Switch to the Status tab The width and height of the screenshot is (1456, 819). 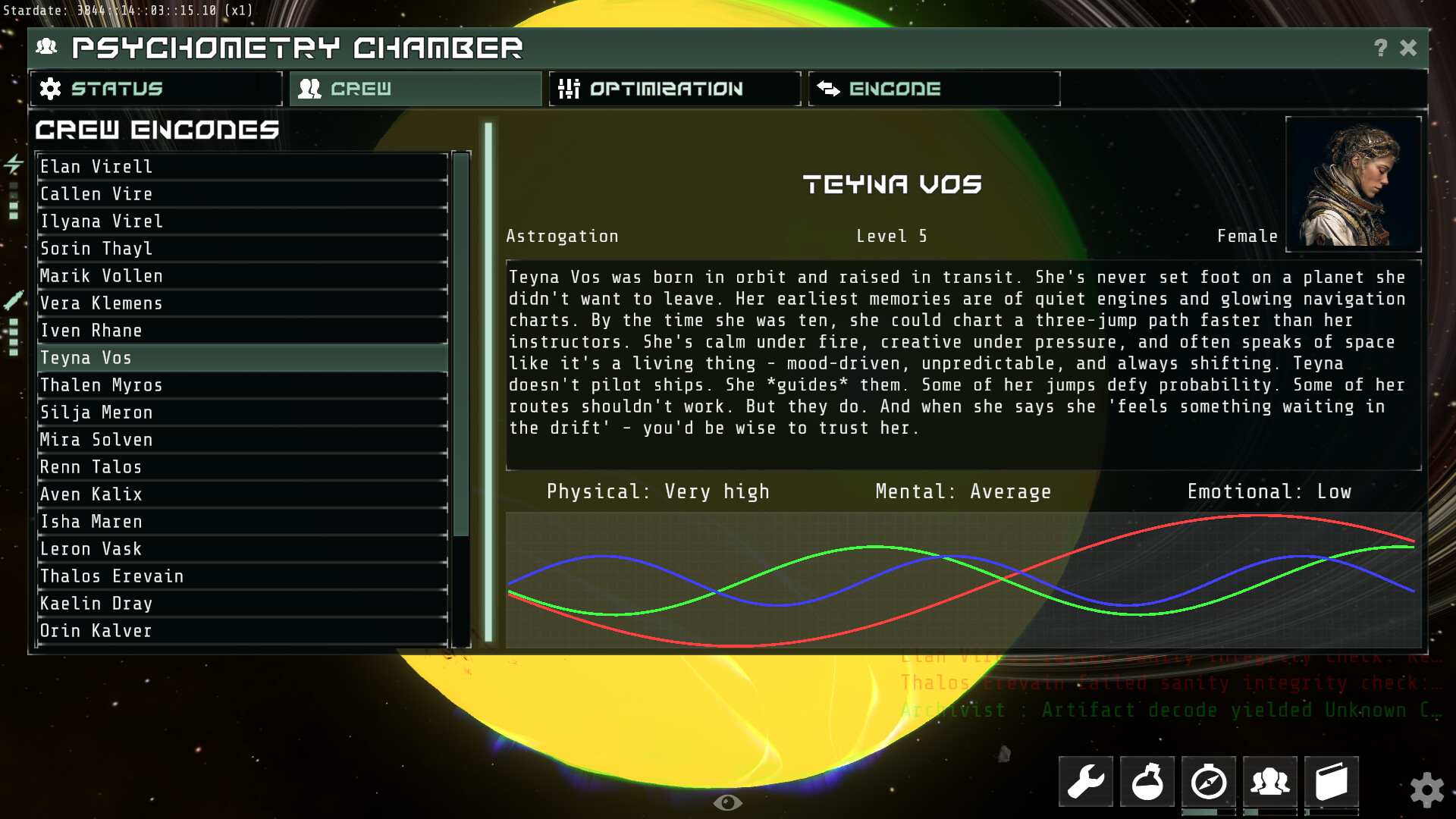[155, 89]
